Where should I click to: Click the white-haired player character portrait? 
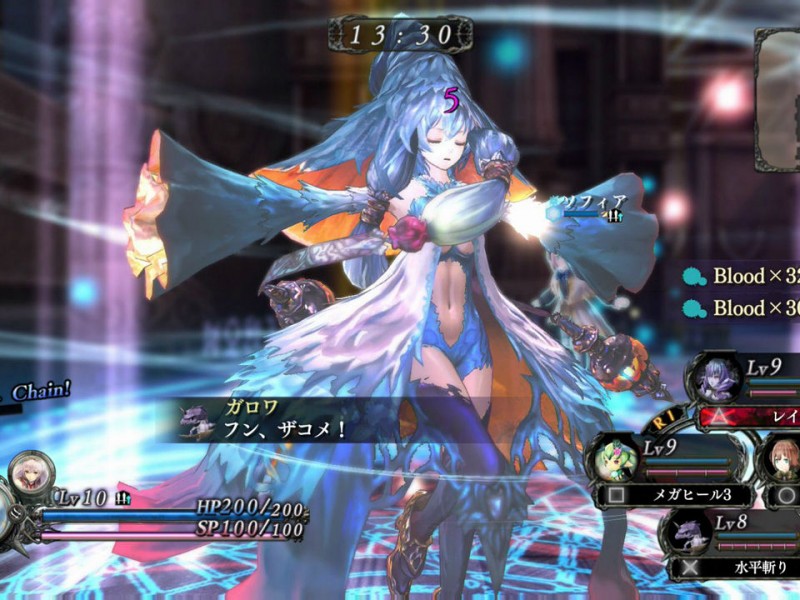point(31,477)
